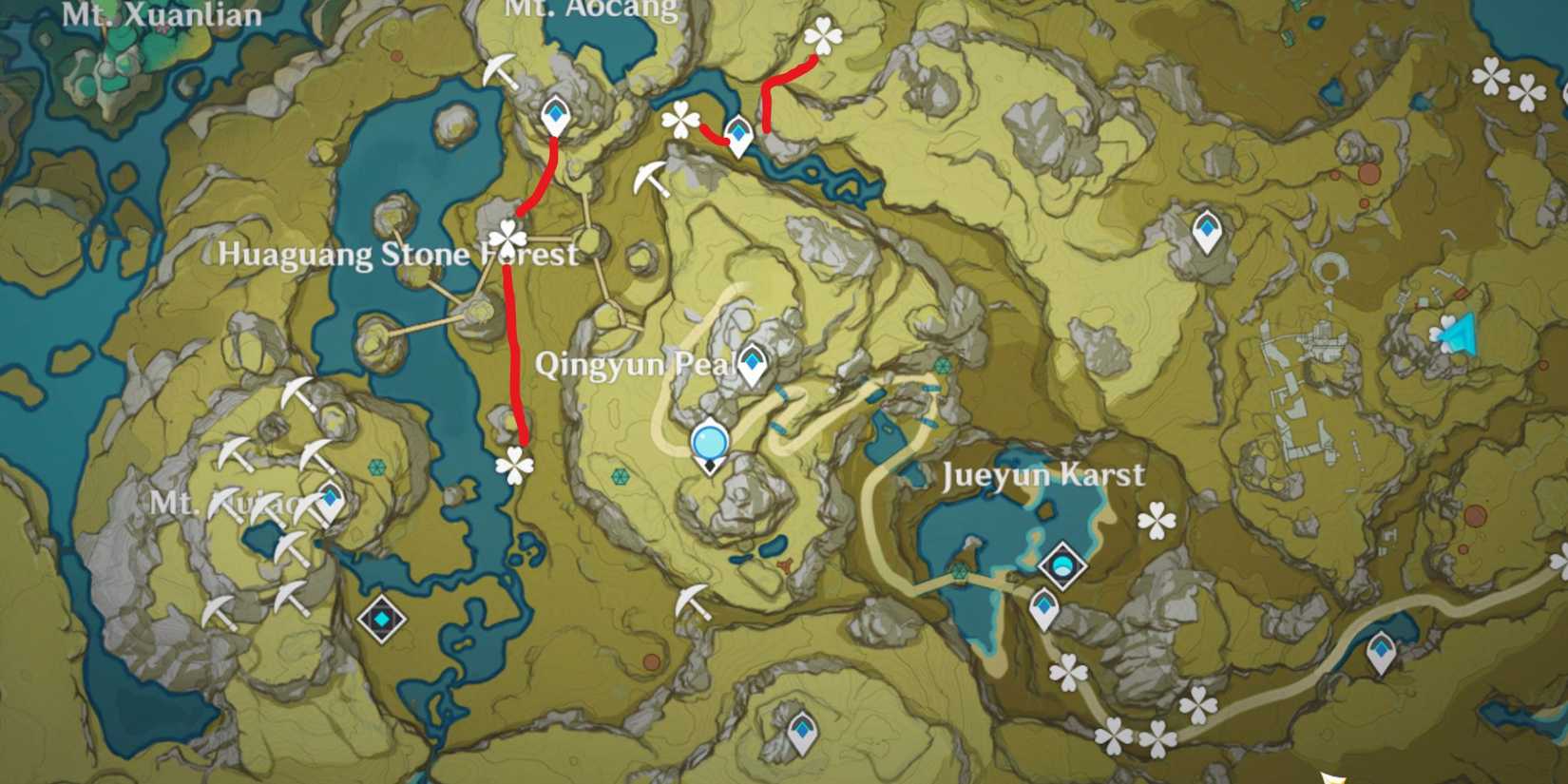Select the teleport waypoint on Qingyun Peak
The image size is (1568, 784).
751,363
